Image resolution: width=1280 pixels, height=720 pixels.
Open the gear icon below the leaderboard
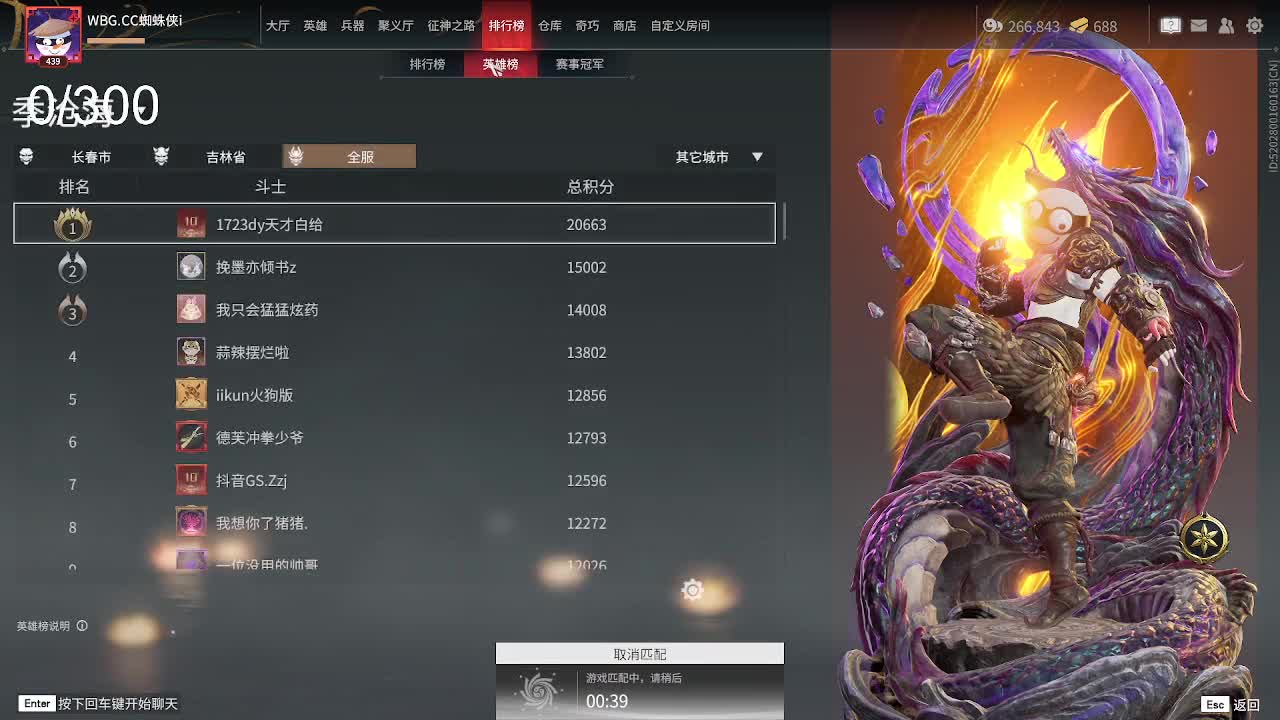pos(693,591)
